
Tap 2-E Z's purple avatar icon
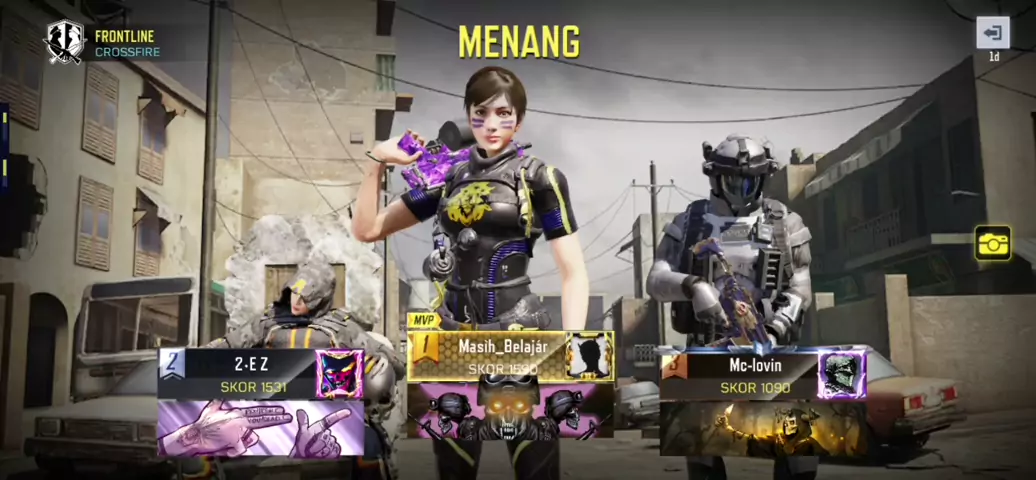click(x=339, y=374)
